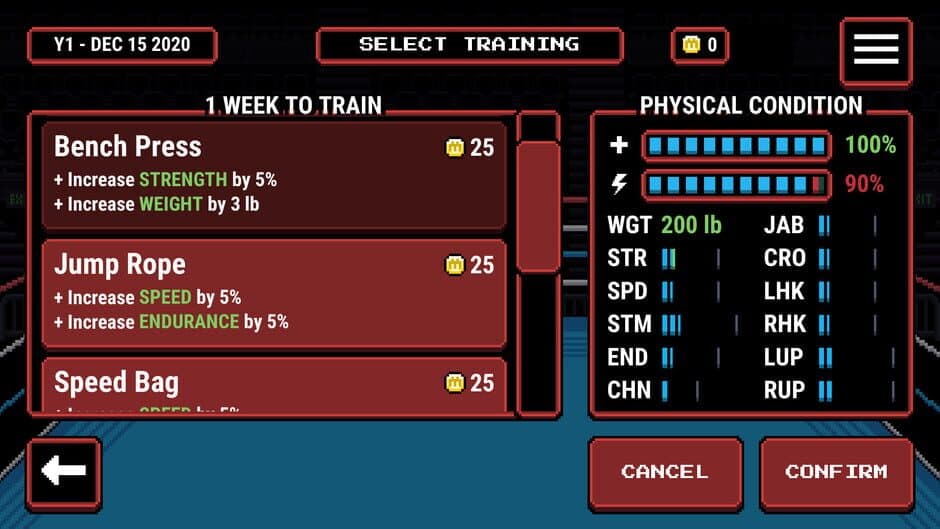Cancel the training selection
This screenshot has height=529, width=940.
click(x=664, y=472)
